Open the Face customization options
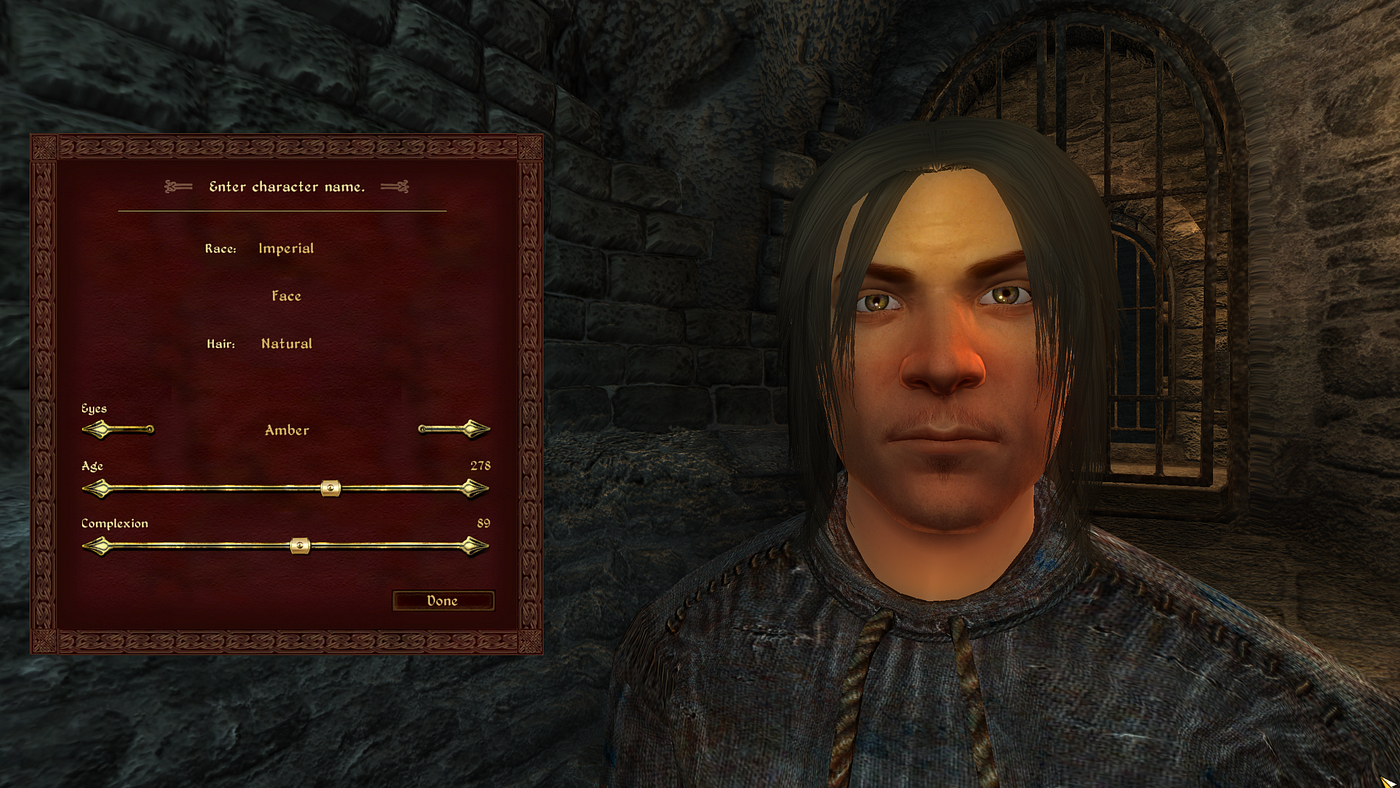 point(286,296)
